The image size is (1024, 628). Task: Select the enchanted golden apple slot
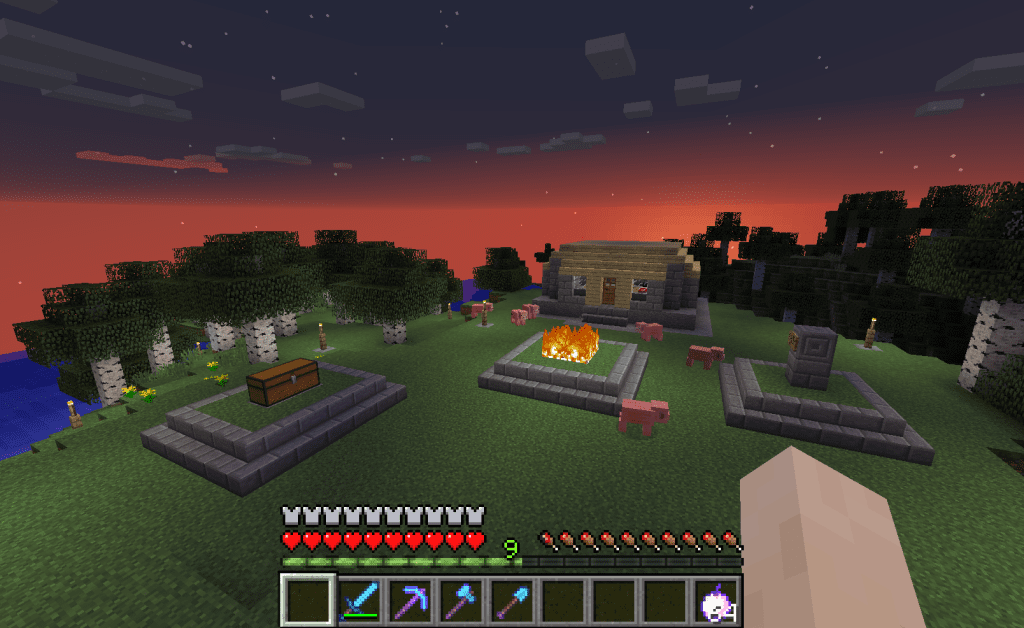(x=716, y=601)
